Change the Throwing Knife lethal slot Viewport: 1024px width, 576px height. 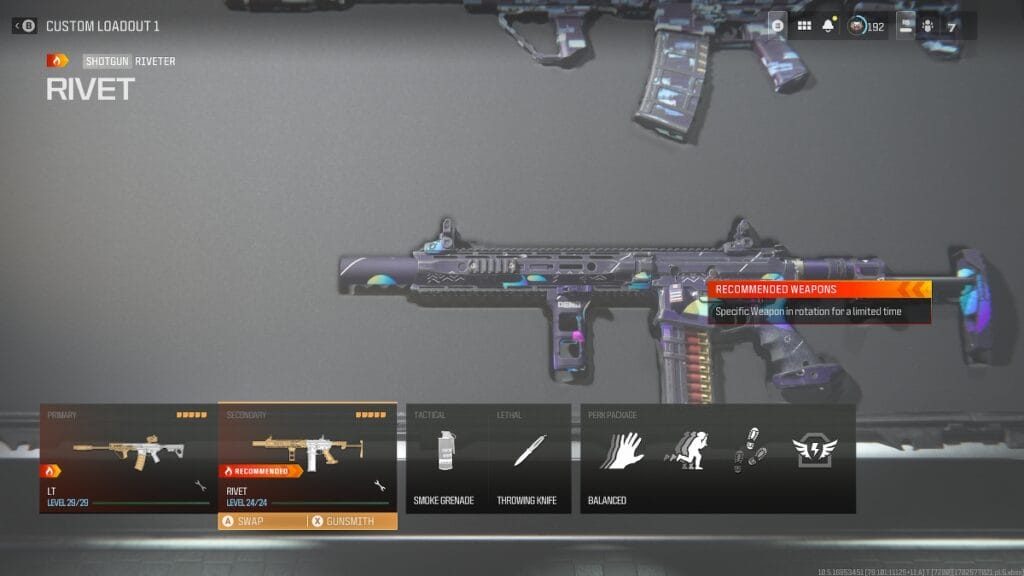click(529, 458)
